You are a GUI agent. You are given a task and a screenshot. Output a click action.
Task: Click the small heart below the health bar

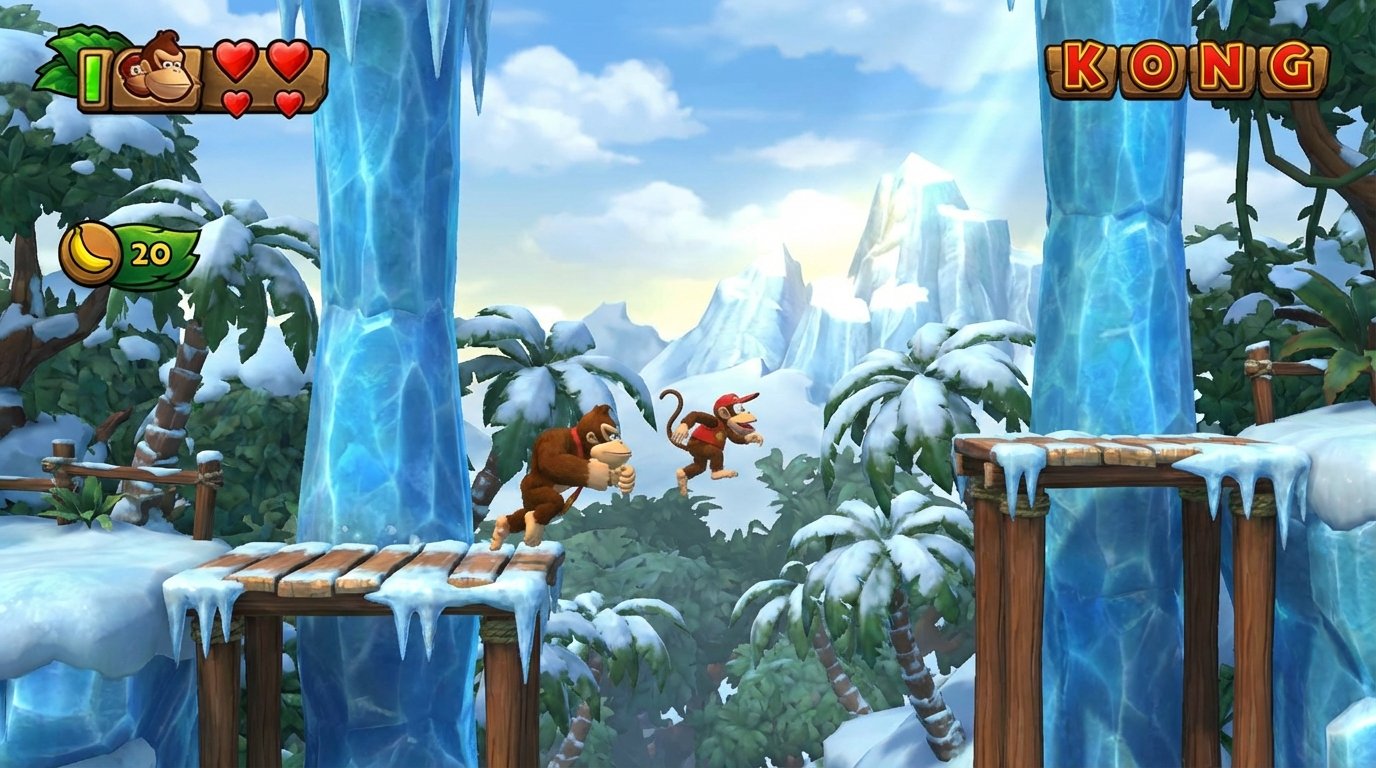[x=235, y=103]
